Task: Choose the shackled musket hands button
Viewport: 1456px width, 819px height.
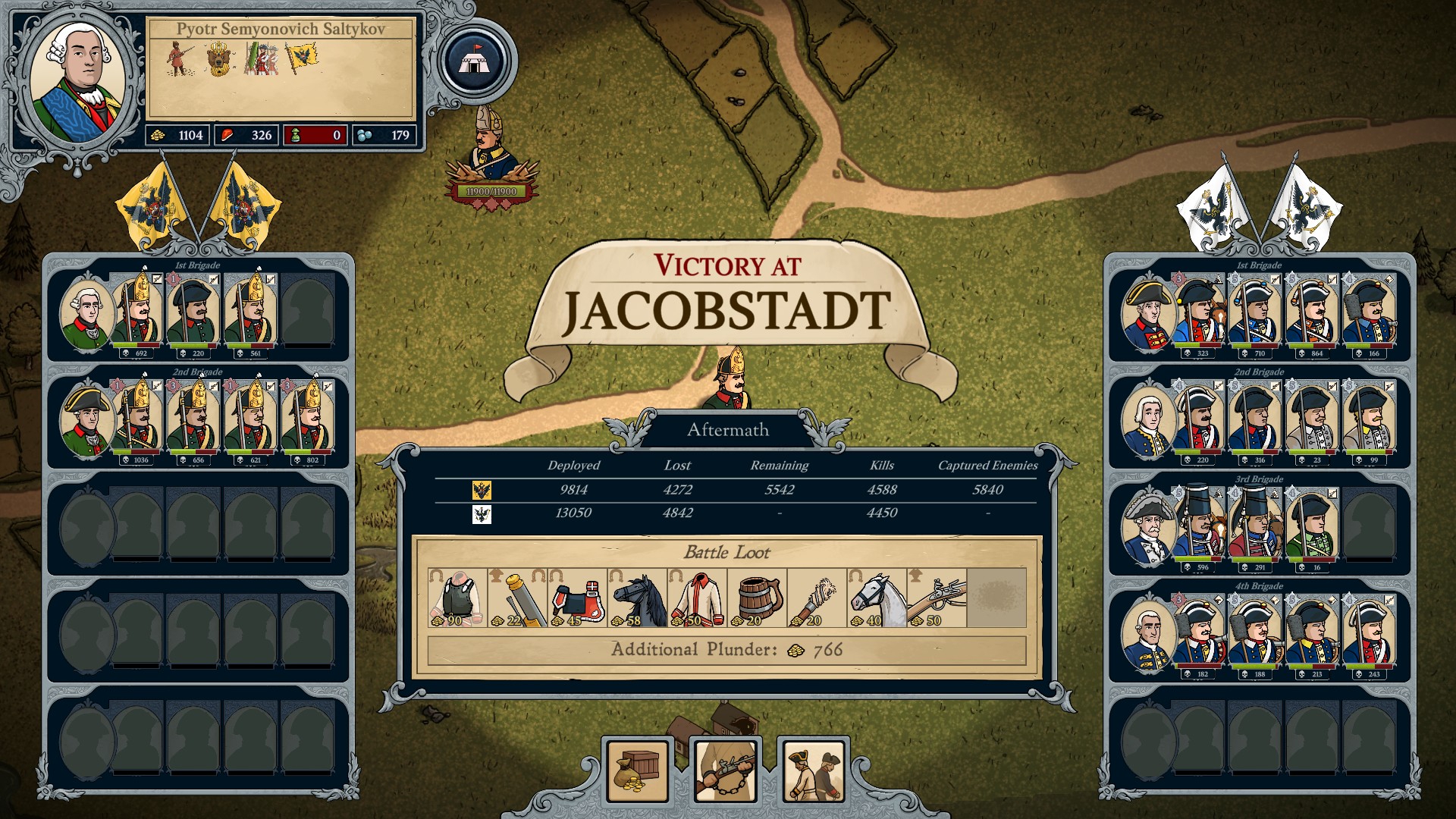Action: pos(726,770)
